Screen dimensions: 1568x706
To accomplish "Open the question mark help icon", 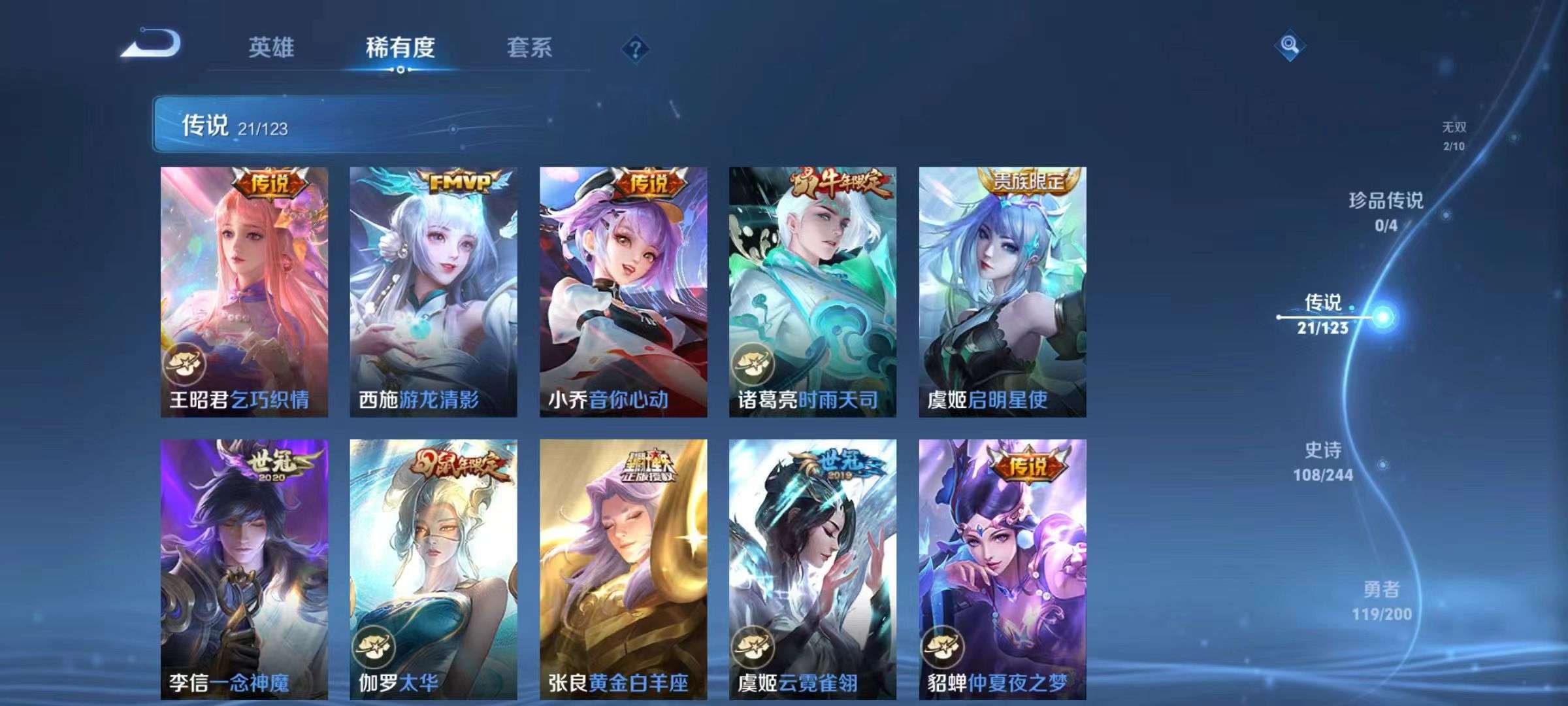I will pyautogui.click(x=635, y=49).
